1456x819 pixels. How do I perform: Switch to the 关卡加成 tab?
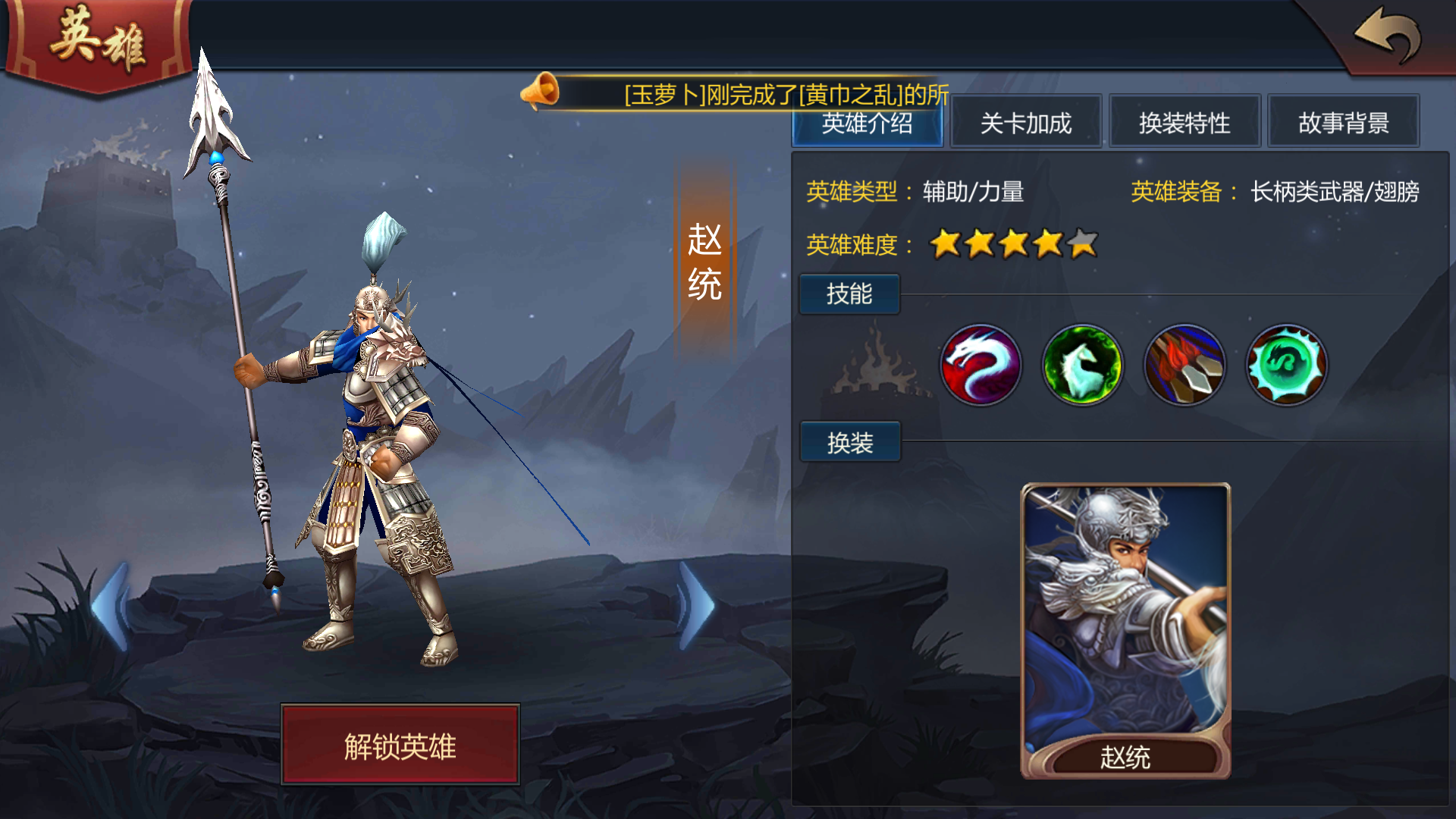[x=1025, y=123]
